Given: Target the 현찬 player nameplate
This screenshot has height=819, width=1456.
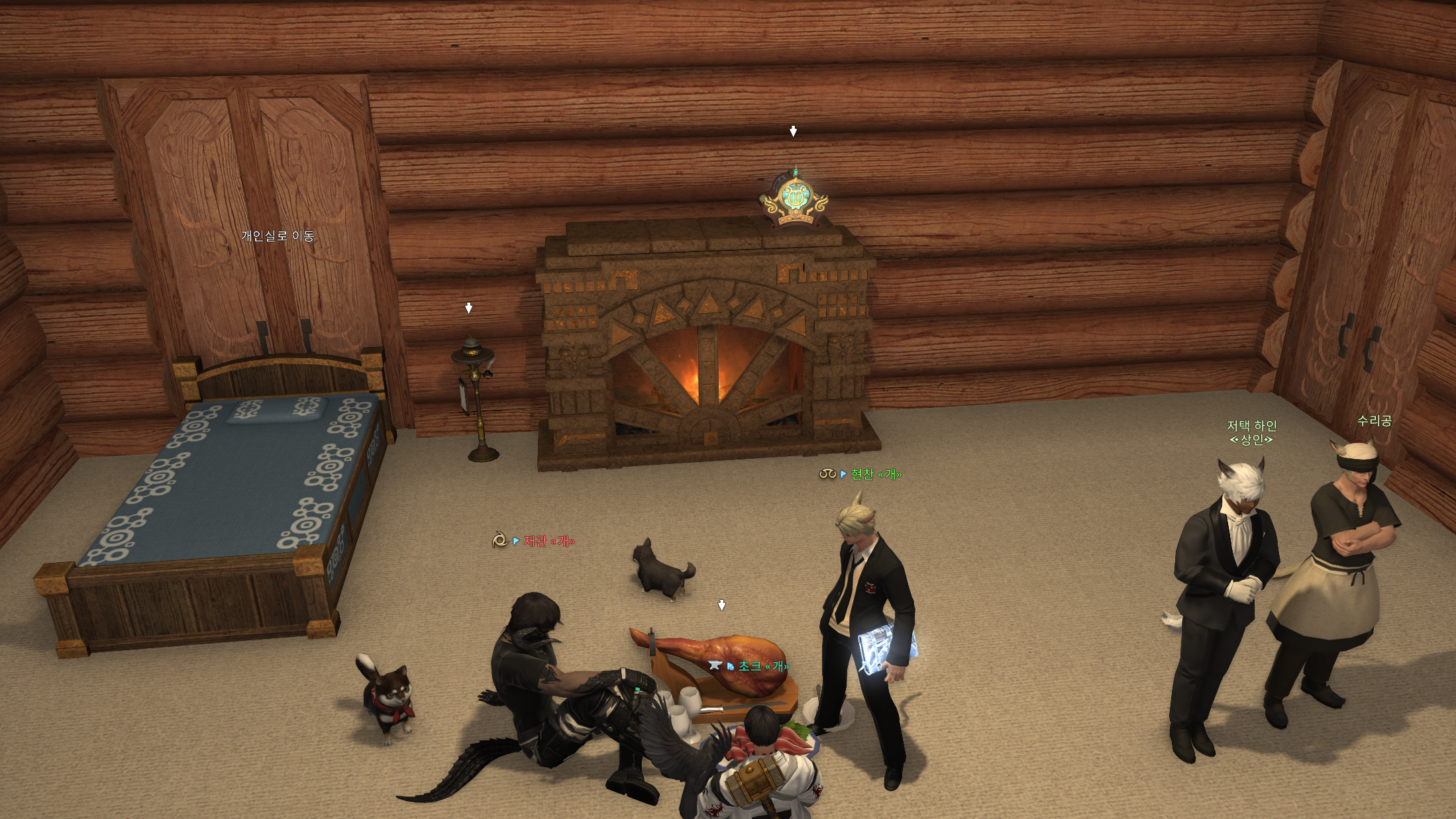Looking at the screenshot, I should pyautogui.click(x=875, y=474).
